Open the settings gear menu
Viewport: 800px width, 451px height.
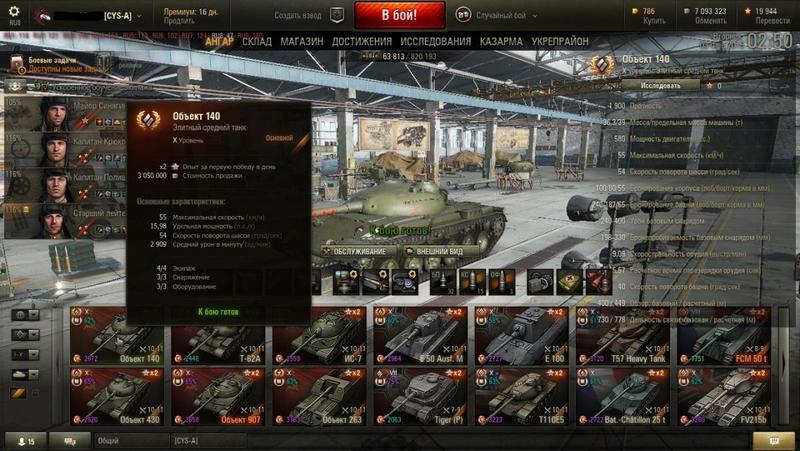tap(14, 11)
